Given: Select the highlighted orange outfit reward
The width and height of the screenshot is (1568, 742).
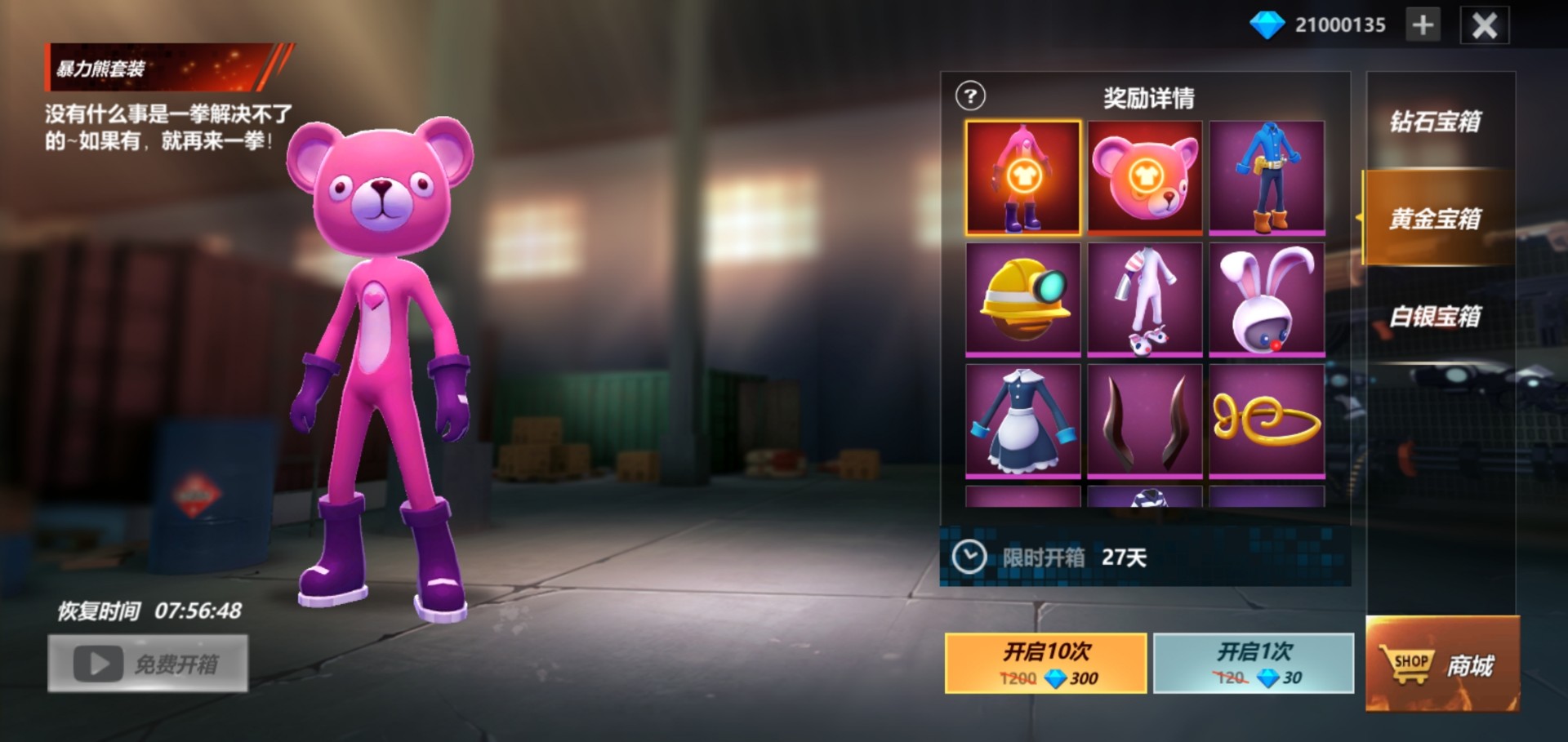Looking at the screenshot, I should (1023, 178).
